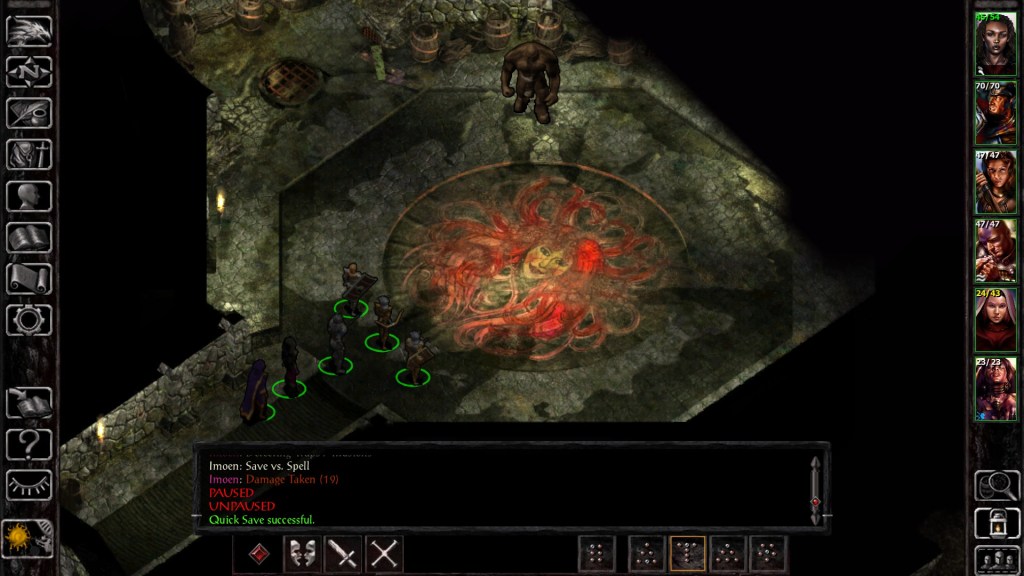Screen dimensions: 1024x576
Task: Open the mage spellbook
Action: tap(29, 238)
